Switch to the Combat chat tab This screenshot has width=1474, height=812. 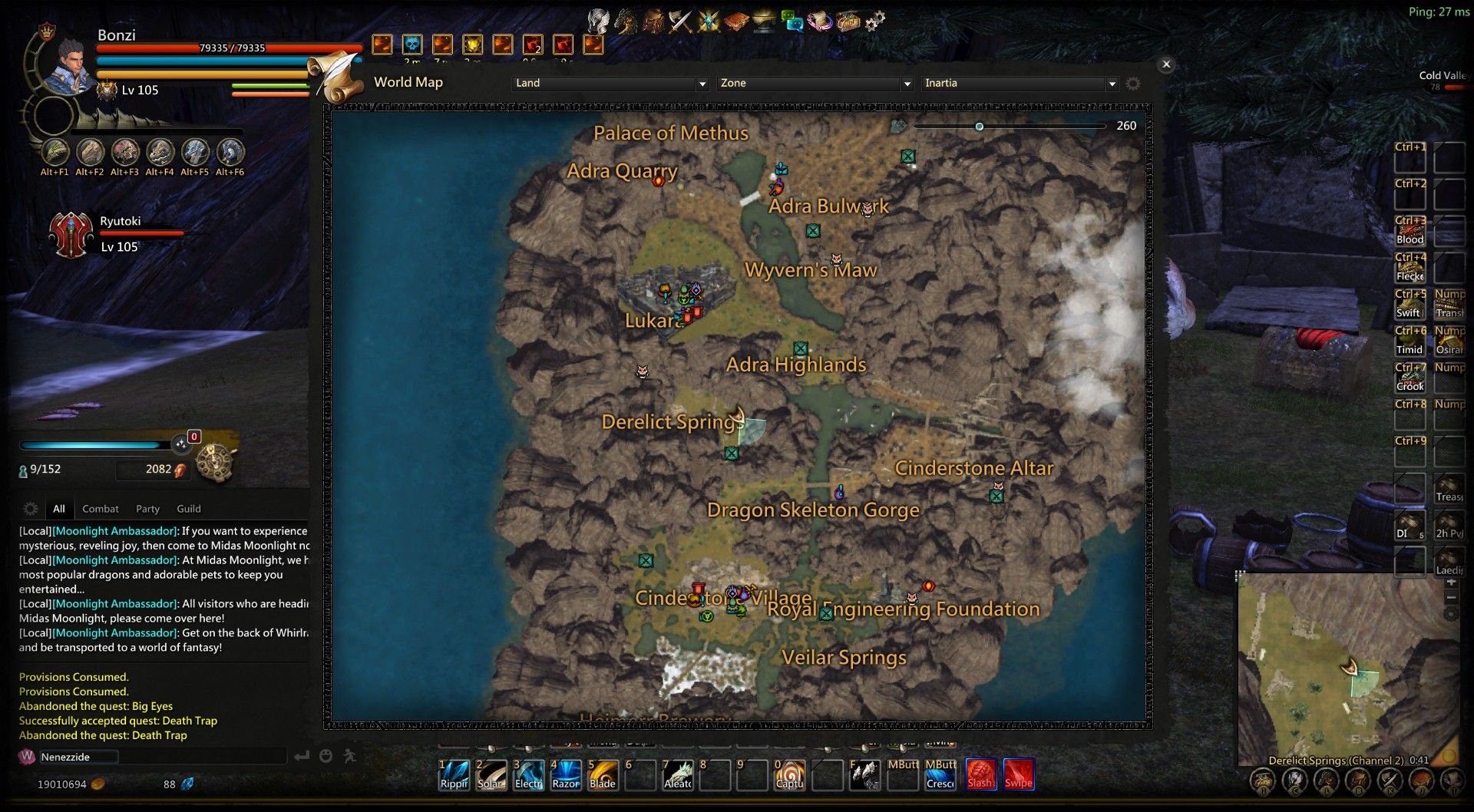click(101, 509)
